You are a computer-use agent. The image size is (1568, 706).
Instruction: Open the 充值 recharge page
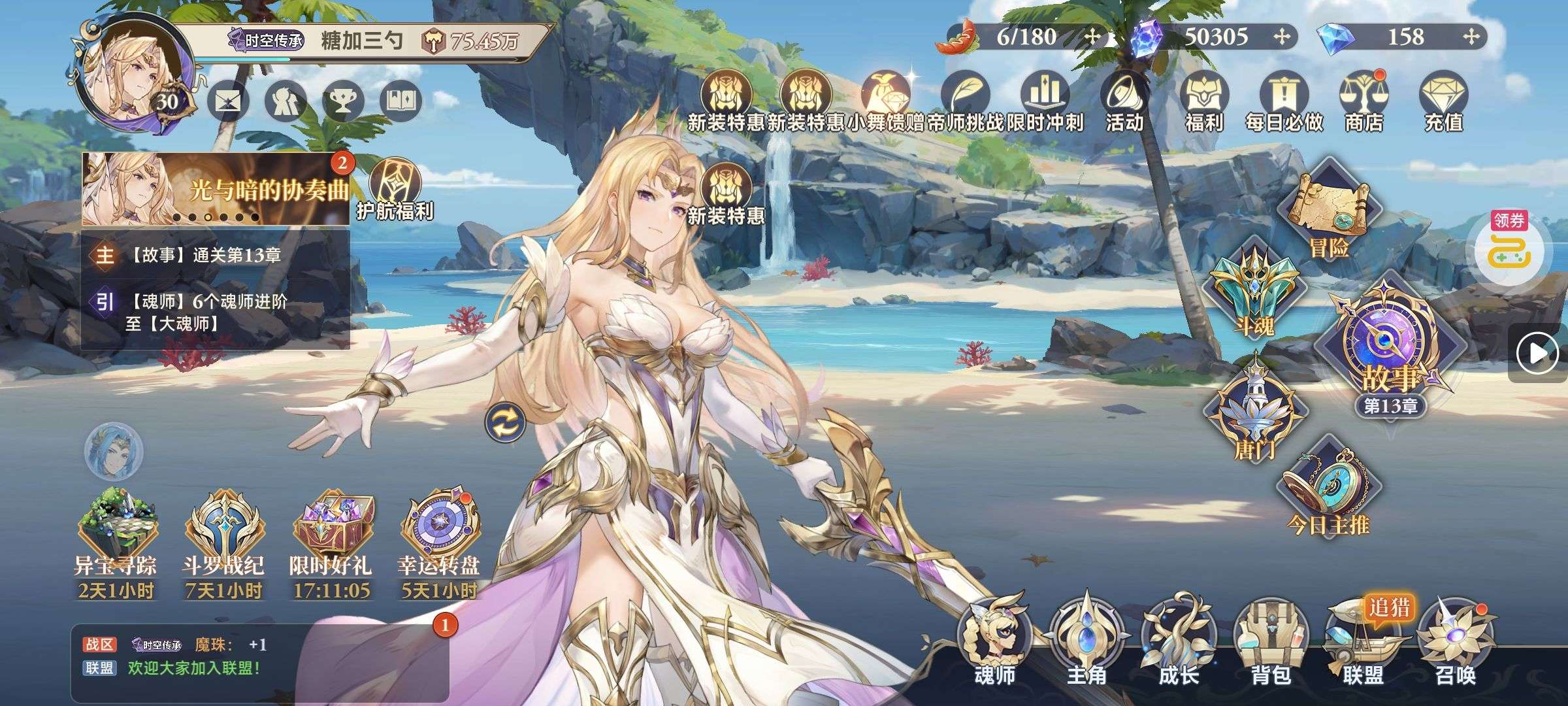point(1443,101)
